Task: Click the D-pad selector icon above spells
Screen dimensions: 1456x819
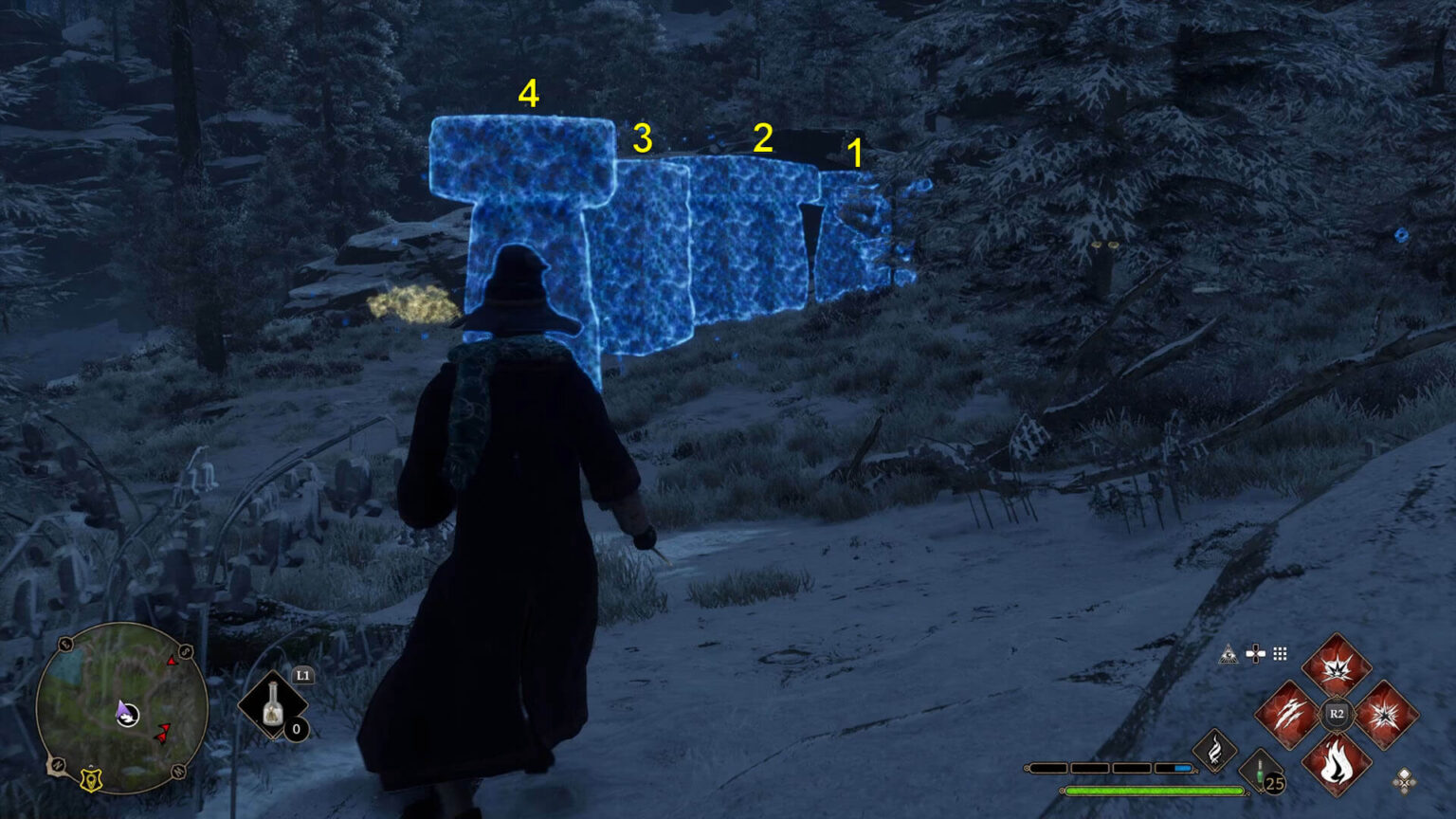Action: [x=1255, y=653]
